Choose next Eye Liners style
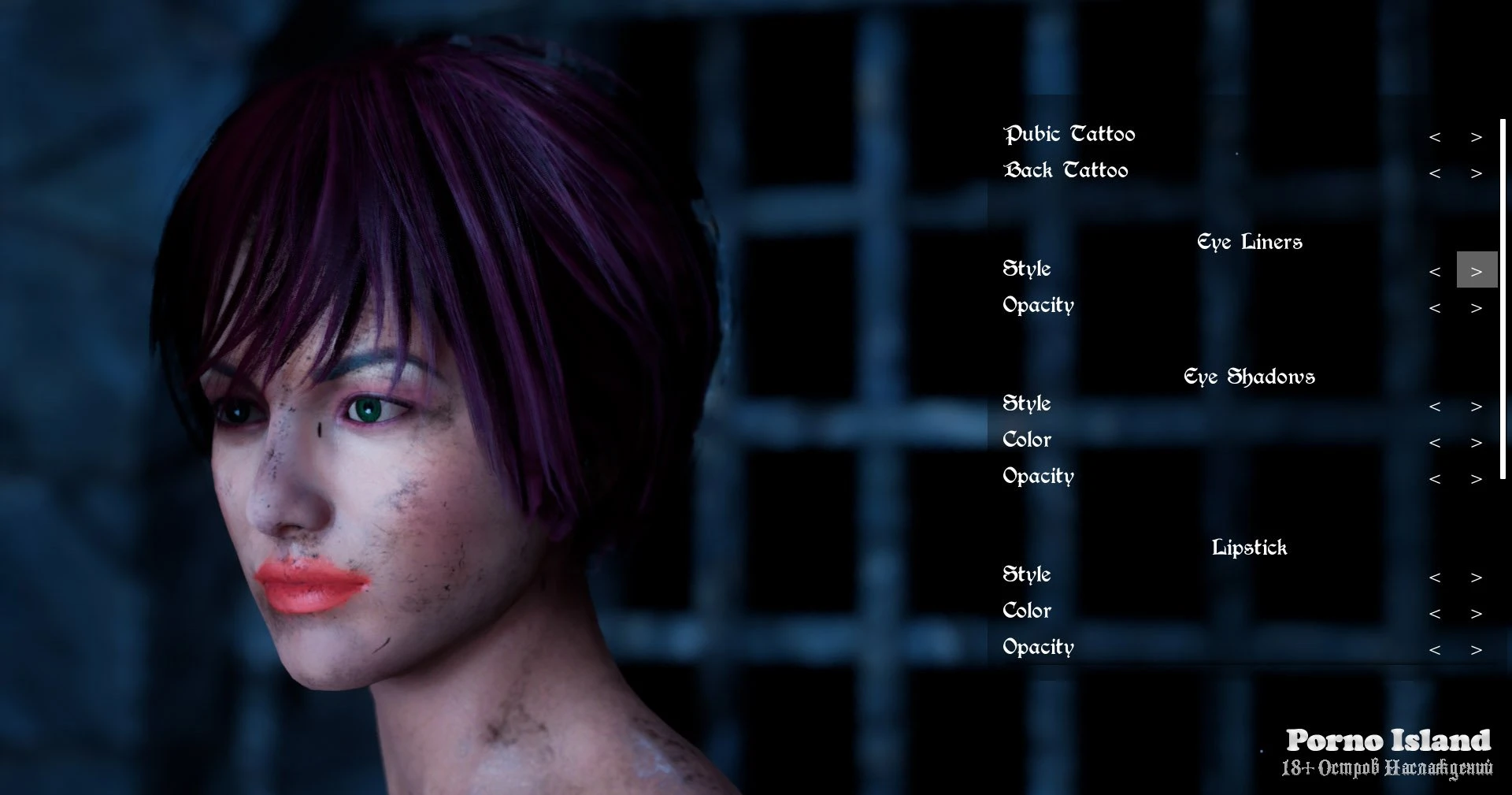The width and height of the screenshot is (1512, 795). pyautogui.click(x=1477, y=271)
